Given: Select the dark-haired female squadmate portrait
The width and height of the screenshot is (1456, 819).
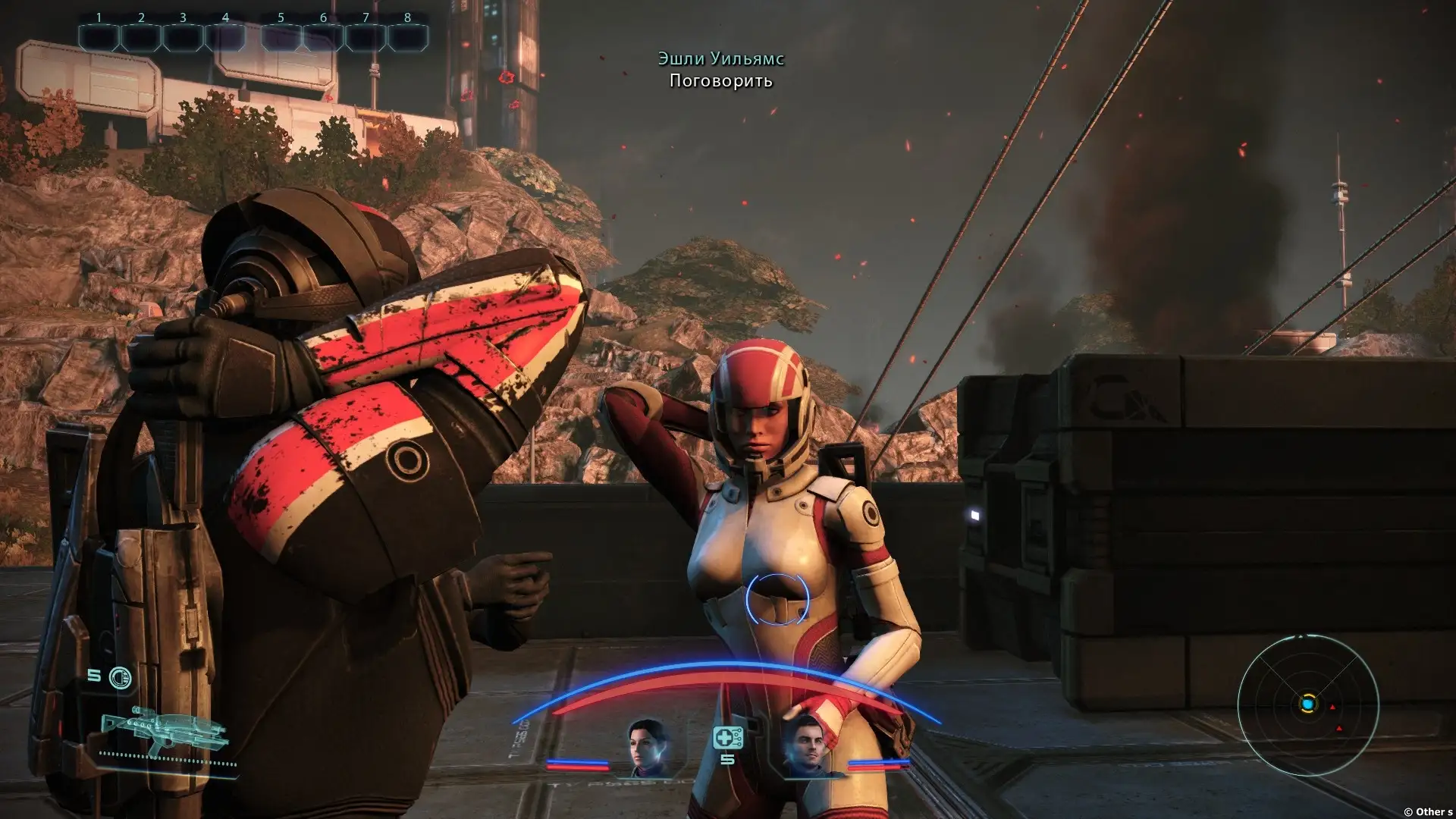Looking at the screenshot, I should (648, 748).
